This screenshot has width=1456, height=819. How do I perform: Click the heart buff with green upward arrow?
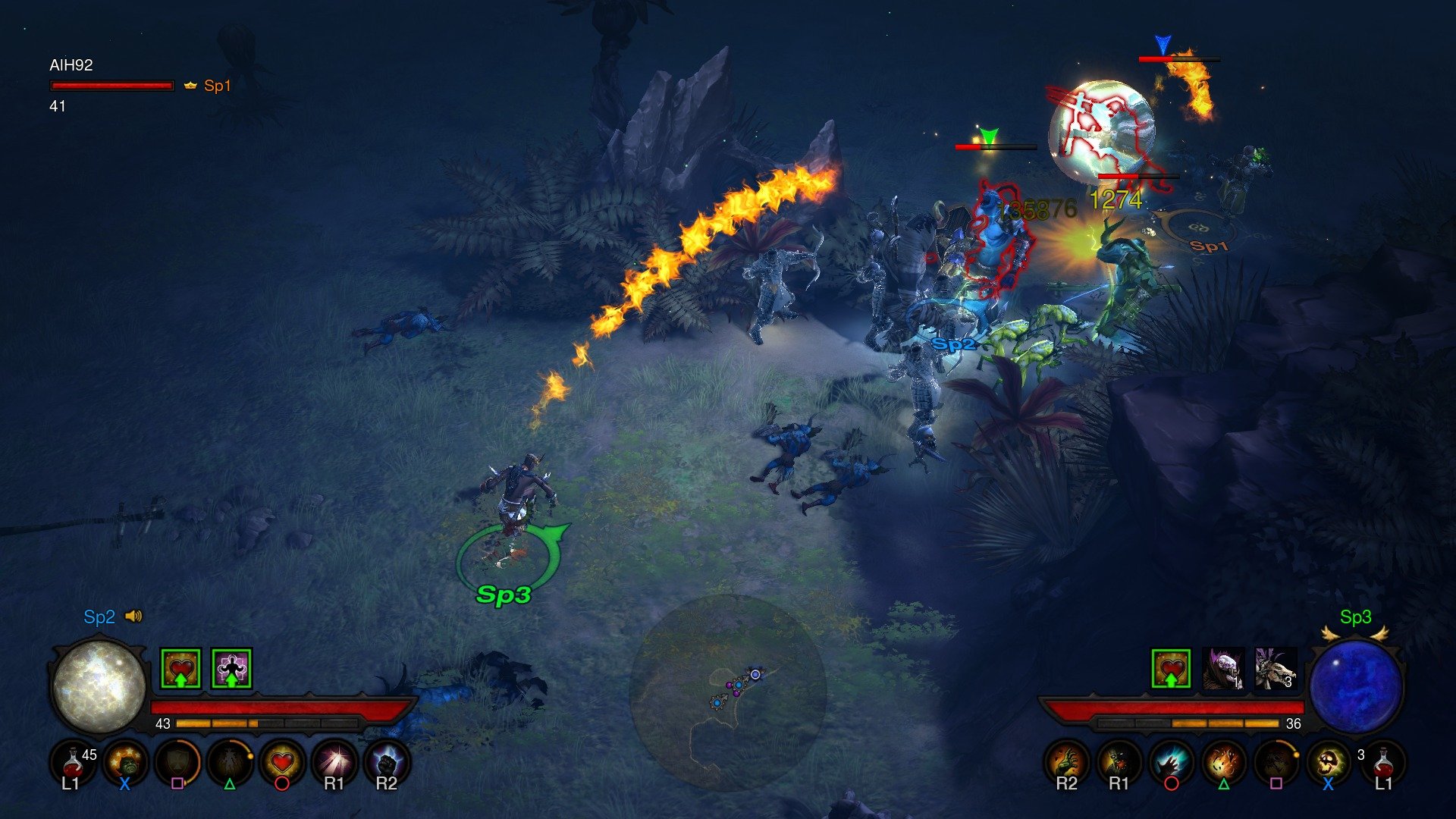(x=1170, y=668)
